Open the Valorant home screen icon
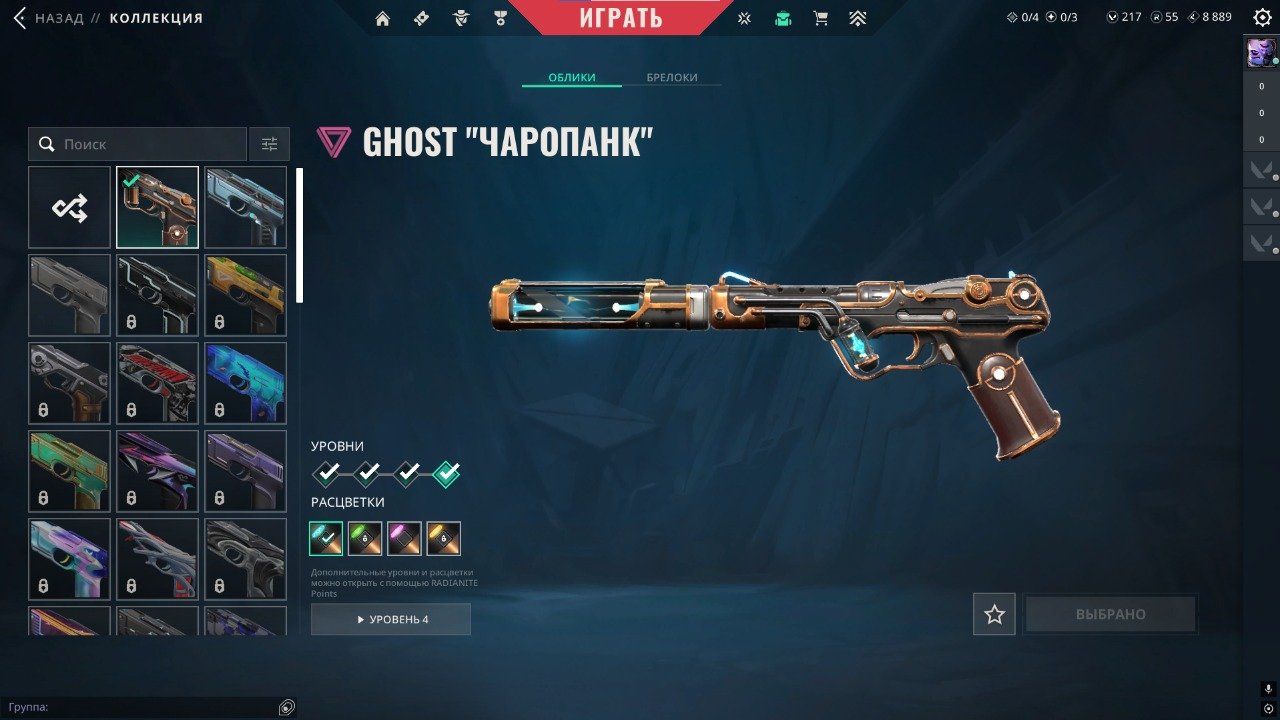The image size is (1280, 720). pos(383,18)
